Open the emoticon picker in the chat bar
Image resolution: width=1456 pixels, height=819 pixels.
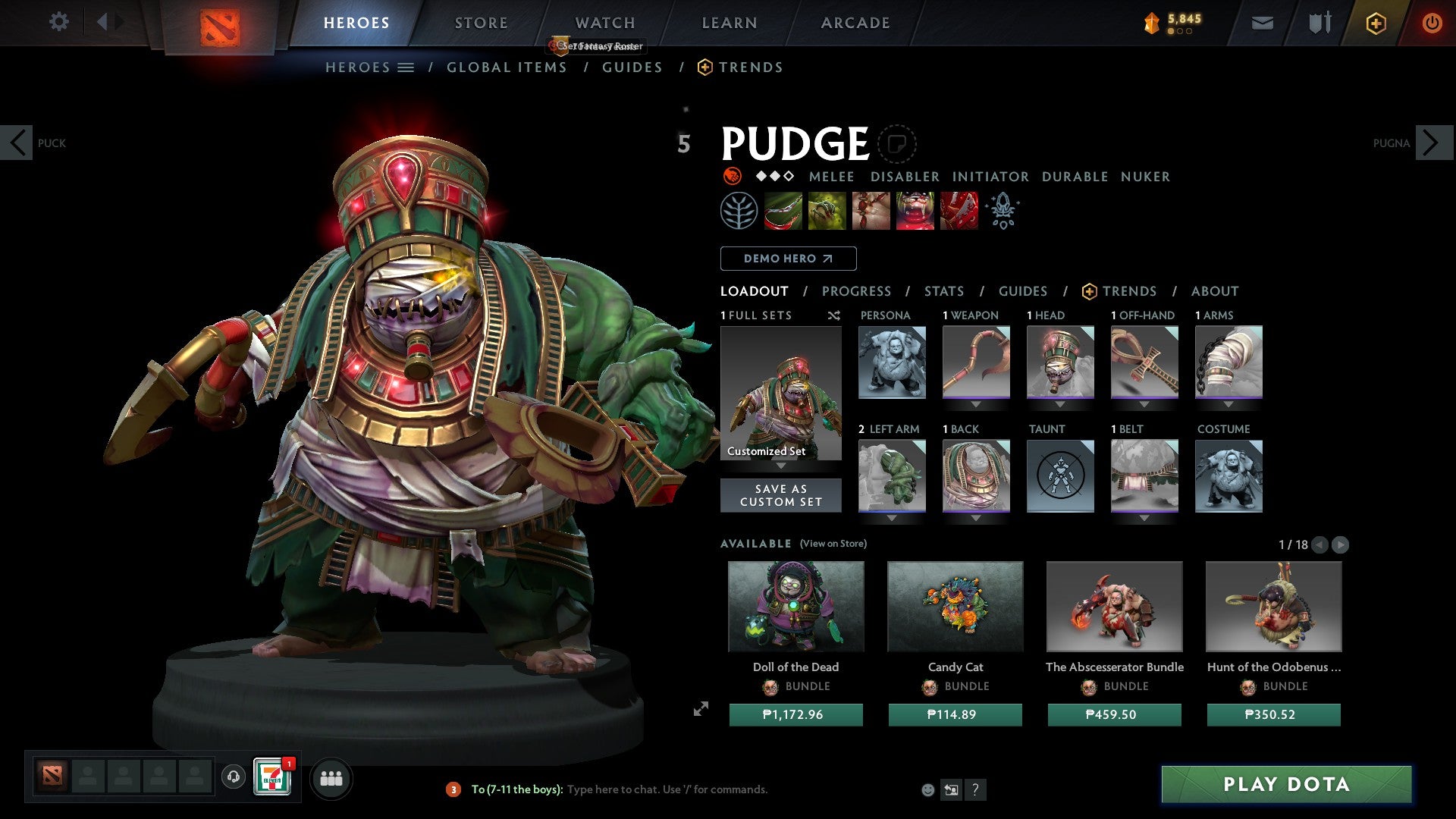pos(928,789)
